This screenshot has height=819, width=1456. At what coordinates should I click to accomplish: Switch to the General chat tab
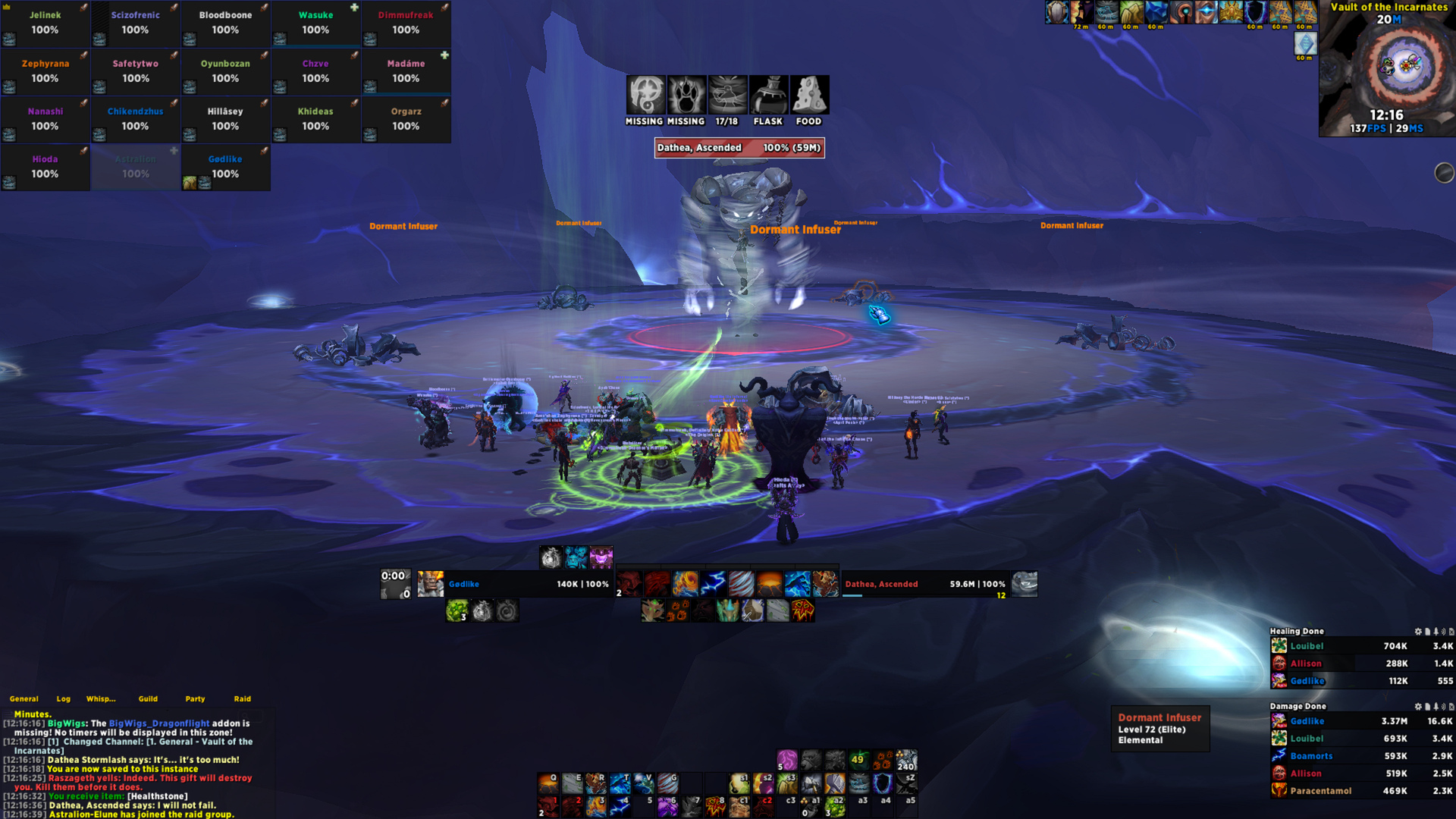(24, 699)
